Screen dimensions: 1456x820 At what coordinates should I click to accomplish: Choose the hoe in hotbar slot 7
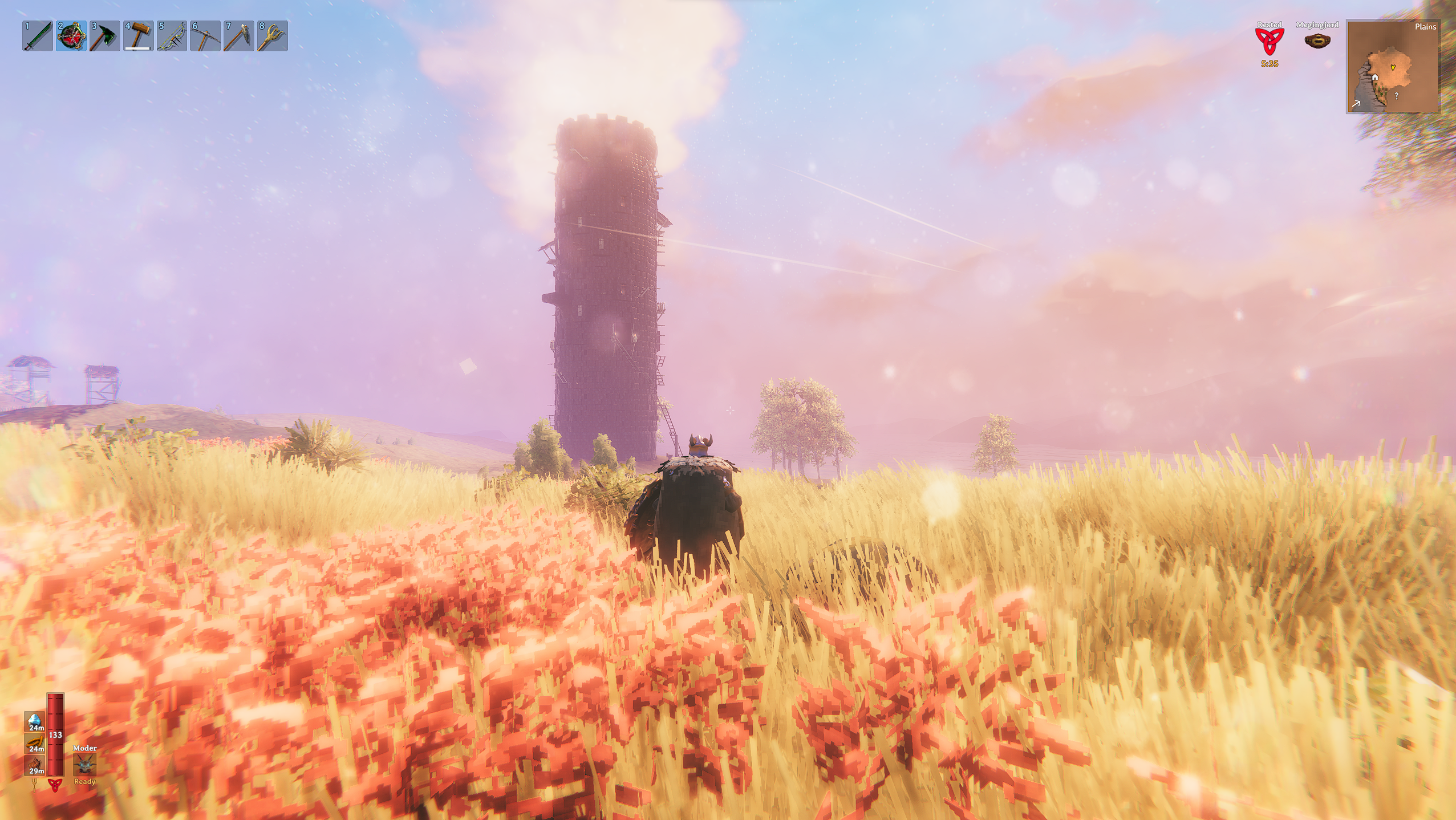[239, 36]
